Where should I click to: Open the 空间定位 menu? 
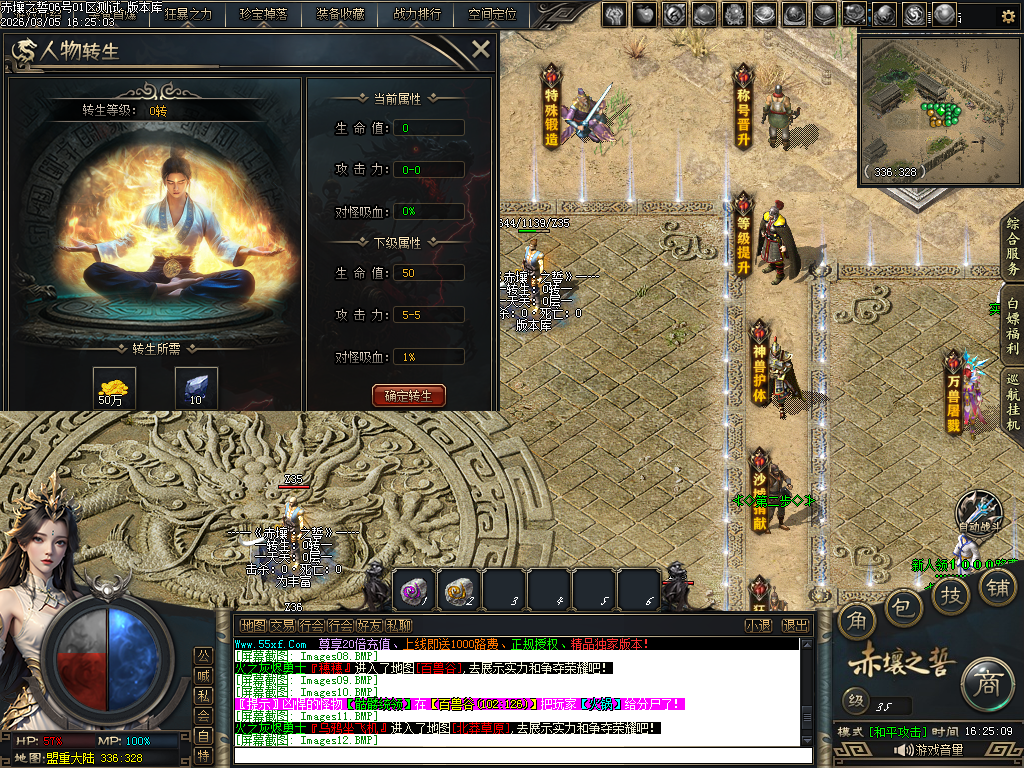pyautogui.click(x=492, y=15)
